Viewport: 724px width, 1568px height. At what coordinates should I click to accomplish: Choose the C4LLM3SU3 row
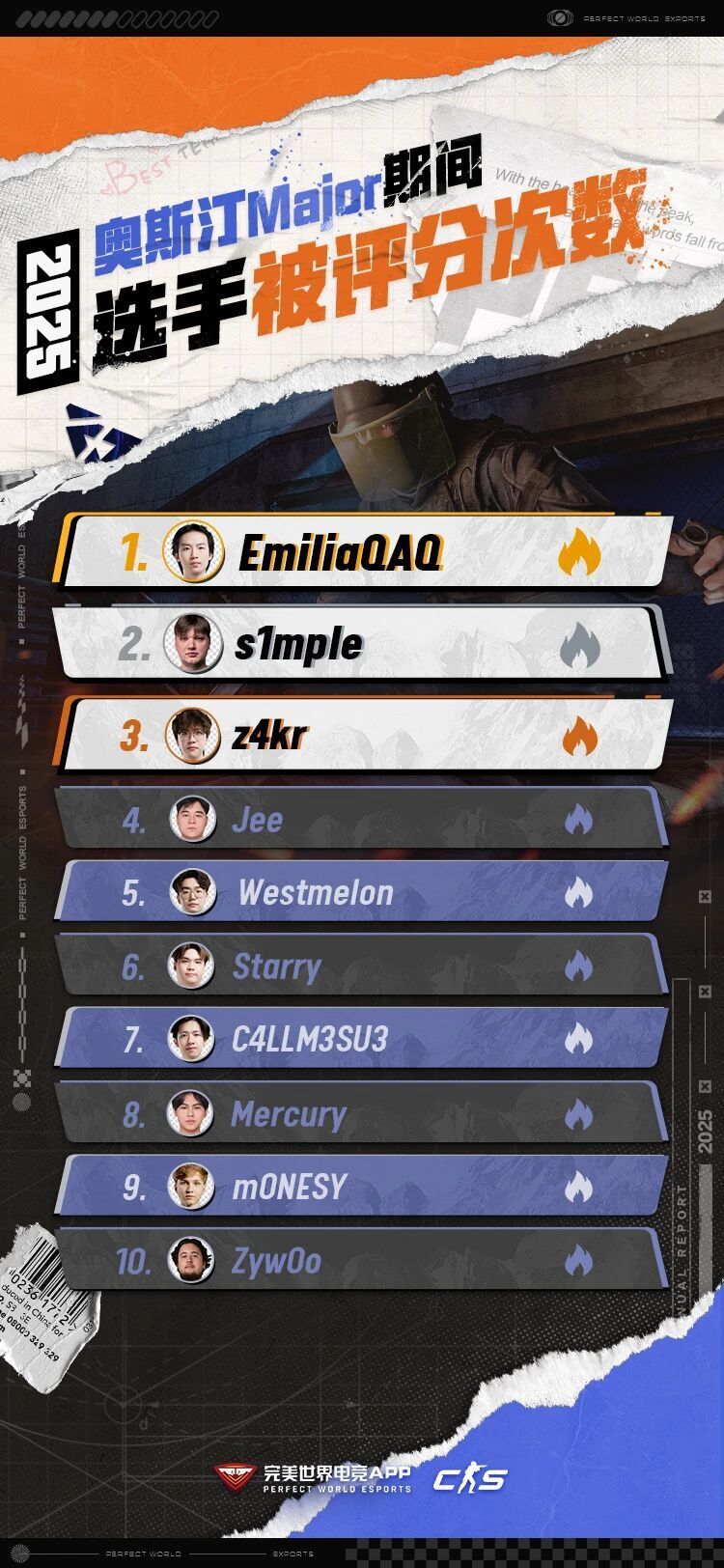[362, 1039]
